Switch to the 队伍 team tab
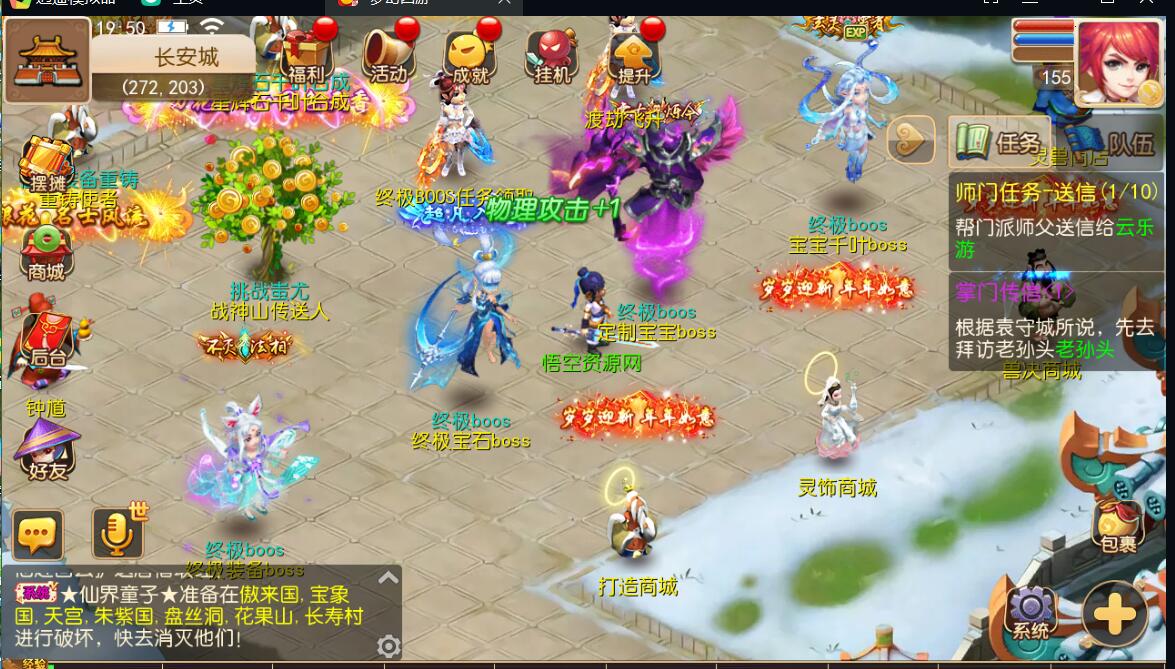The height and width of the screenshot is (669, 1175). (1118, 143)
